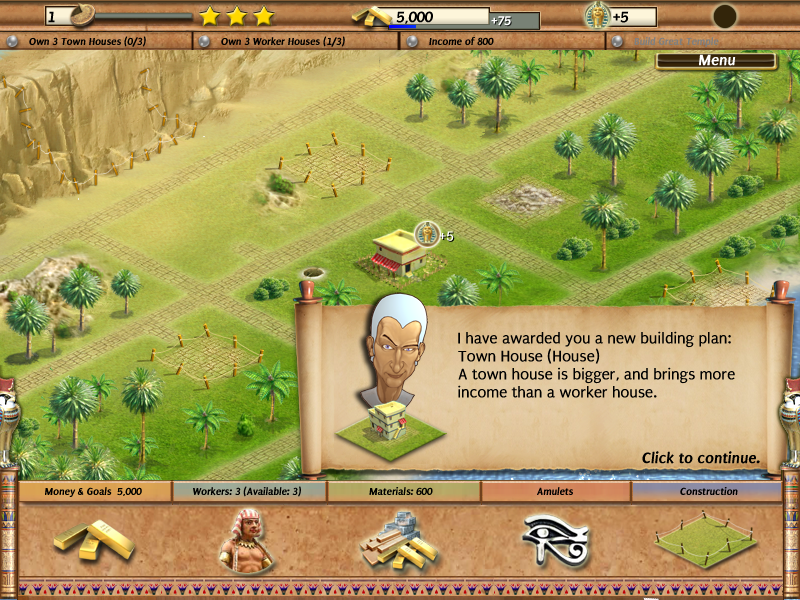Open the Menu button
The image size is (800, 600).
pyautogui.click(x=716, y=60)
